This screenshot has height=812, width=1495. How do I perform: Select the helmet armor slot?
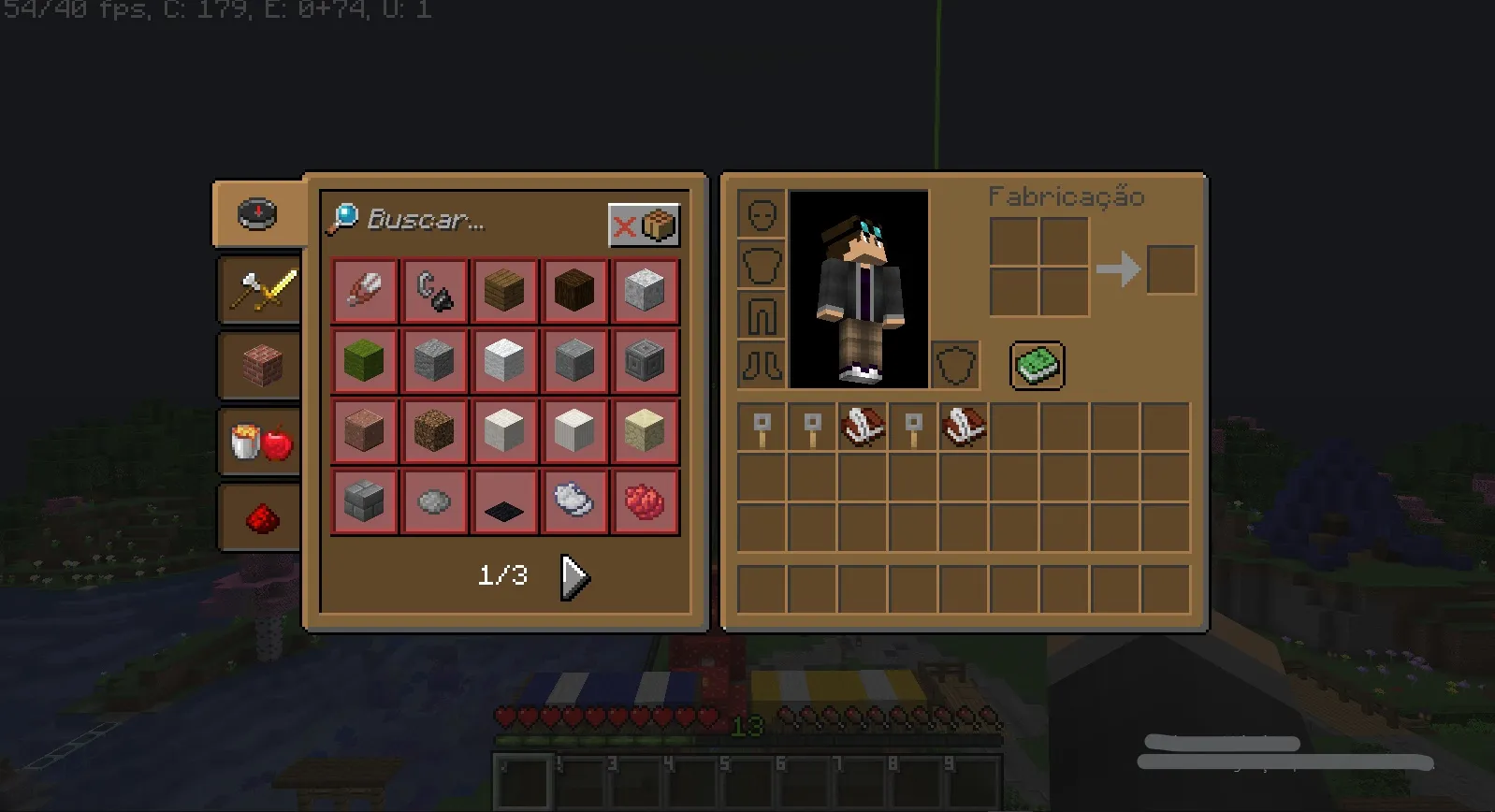pos(762,214)
